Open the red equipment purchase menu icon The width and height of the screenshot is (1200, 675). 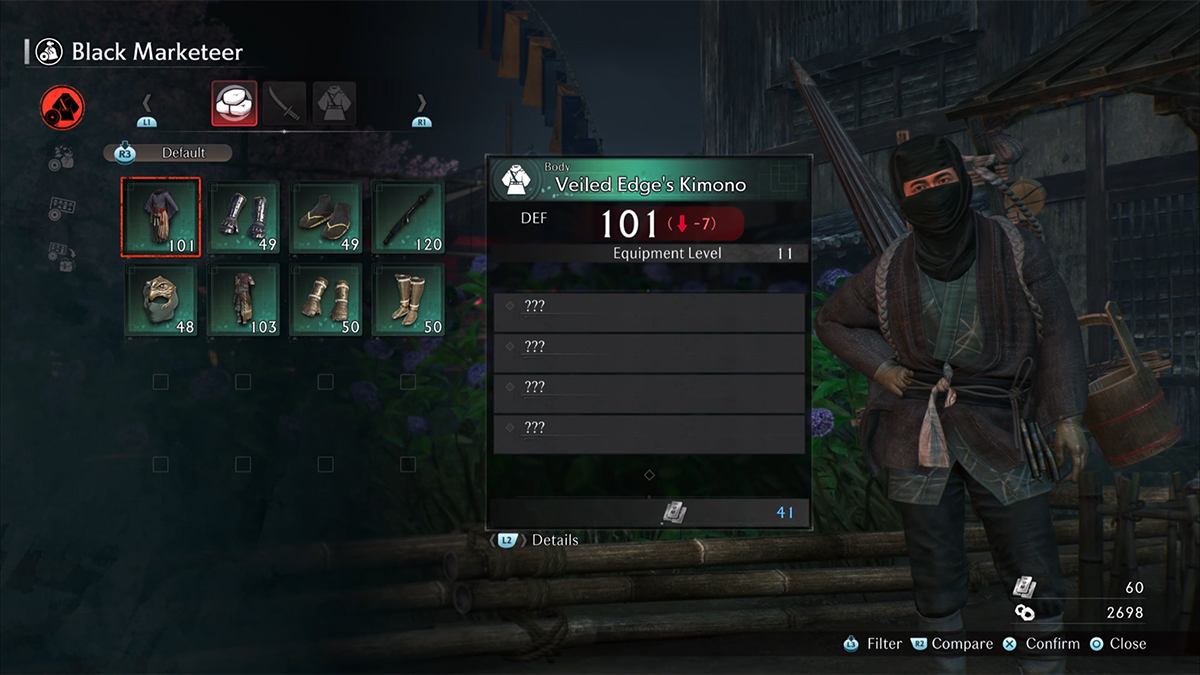click(x=62, y=108)
